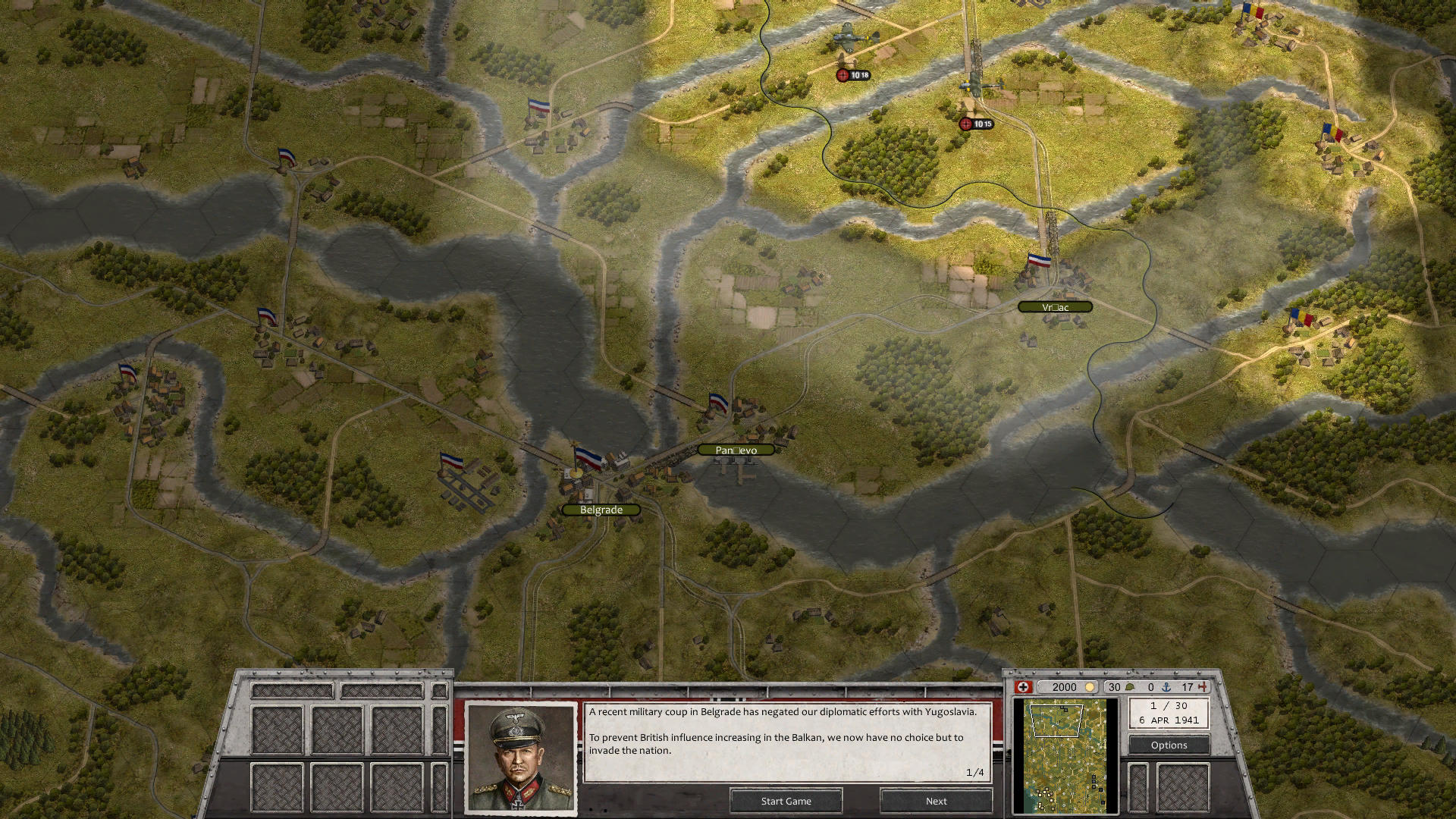The image size is (1456, 819).
Task: Select the Pančevo city label
Action: 736,450
